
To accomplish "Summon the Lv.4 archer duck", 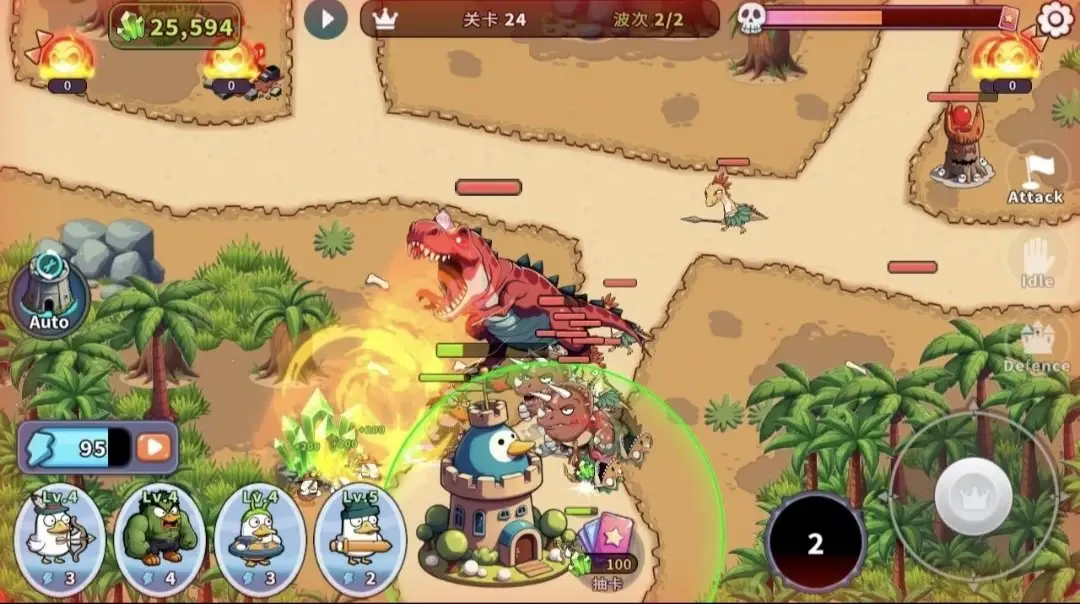I will (60, 539).
